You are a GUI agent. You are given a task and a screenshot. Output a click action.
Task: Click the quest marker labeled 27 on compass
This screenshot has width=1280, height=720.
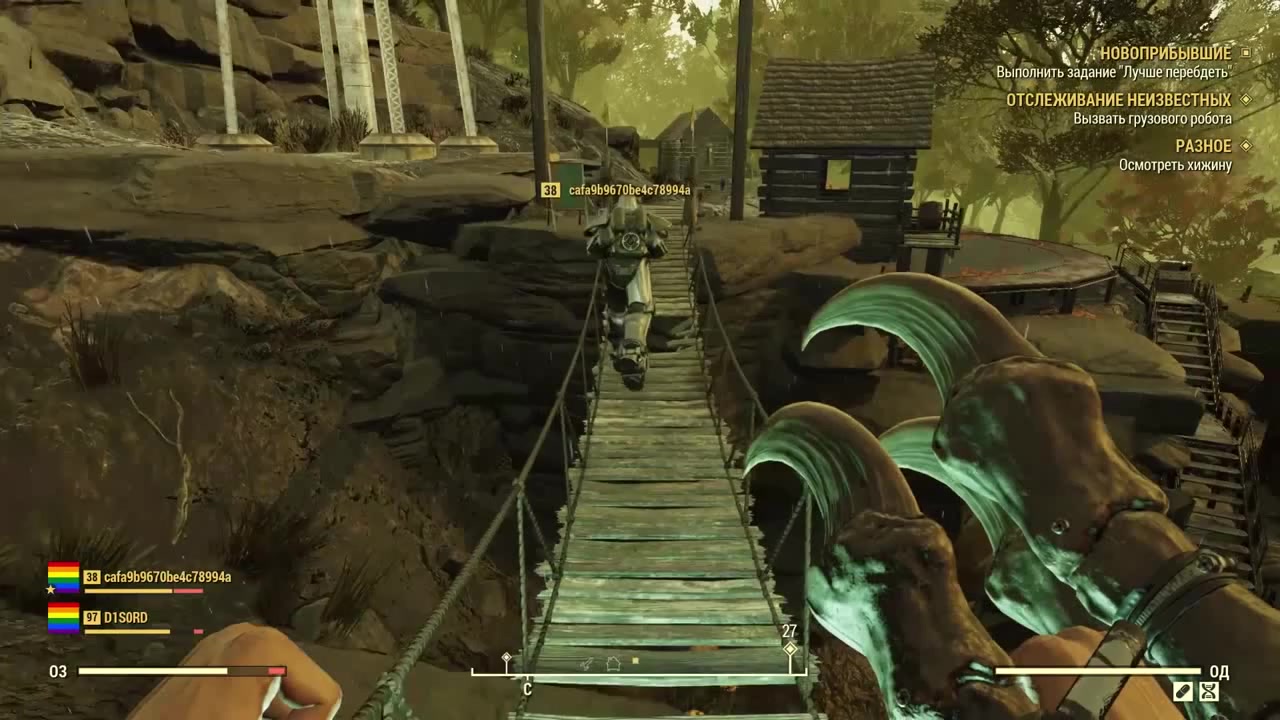point(790,647)
